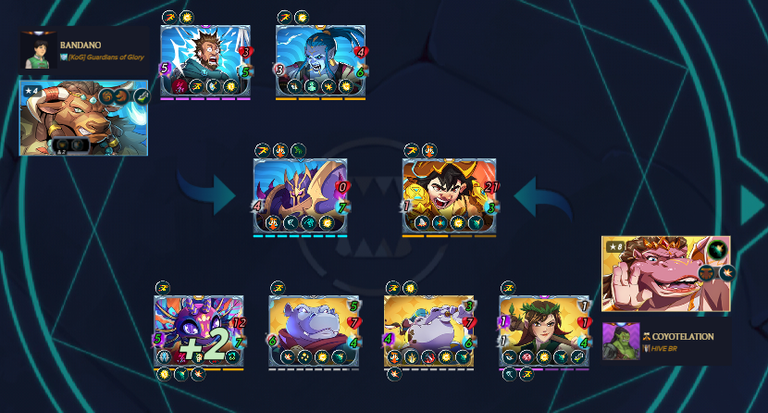Image resolution: width=768 pixels, height=413 pixels.
Task: Open Bandano's player avatar
Action: [x=39, y=51]
